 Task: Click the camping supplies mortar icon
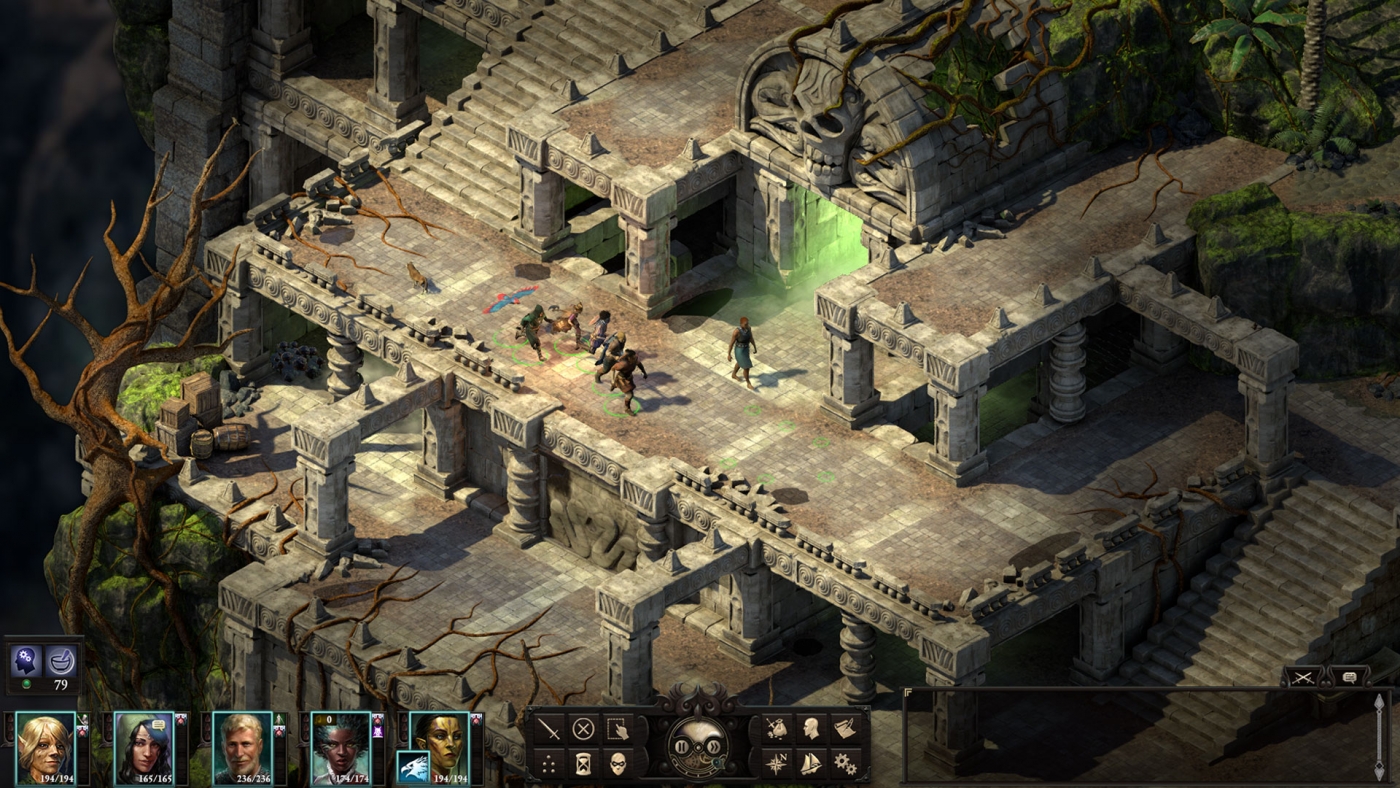pyautogui.click(x=63, y=660)
